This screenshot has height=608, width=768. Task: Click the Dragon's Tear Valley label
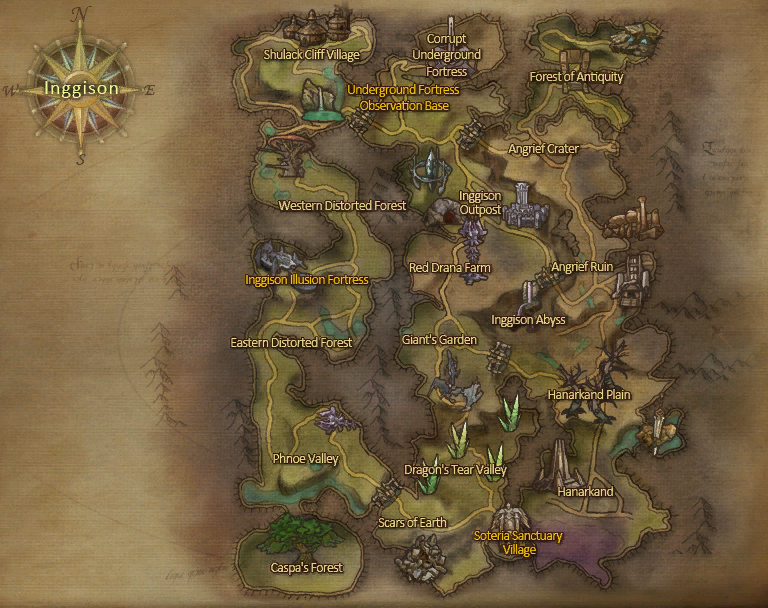(455, 470)
